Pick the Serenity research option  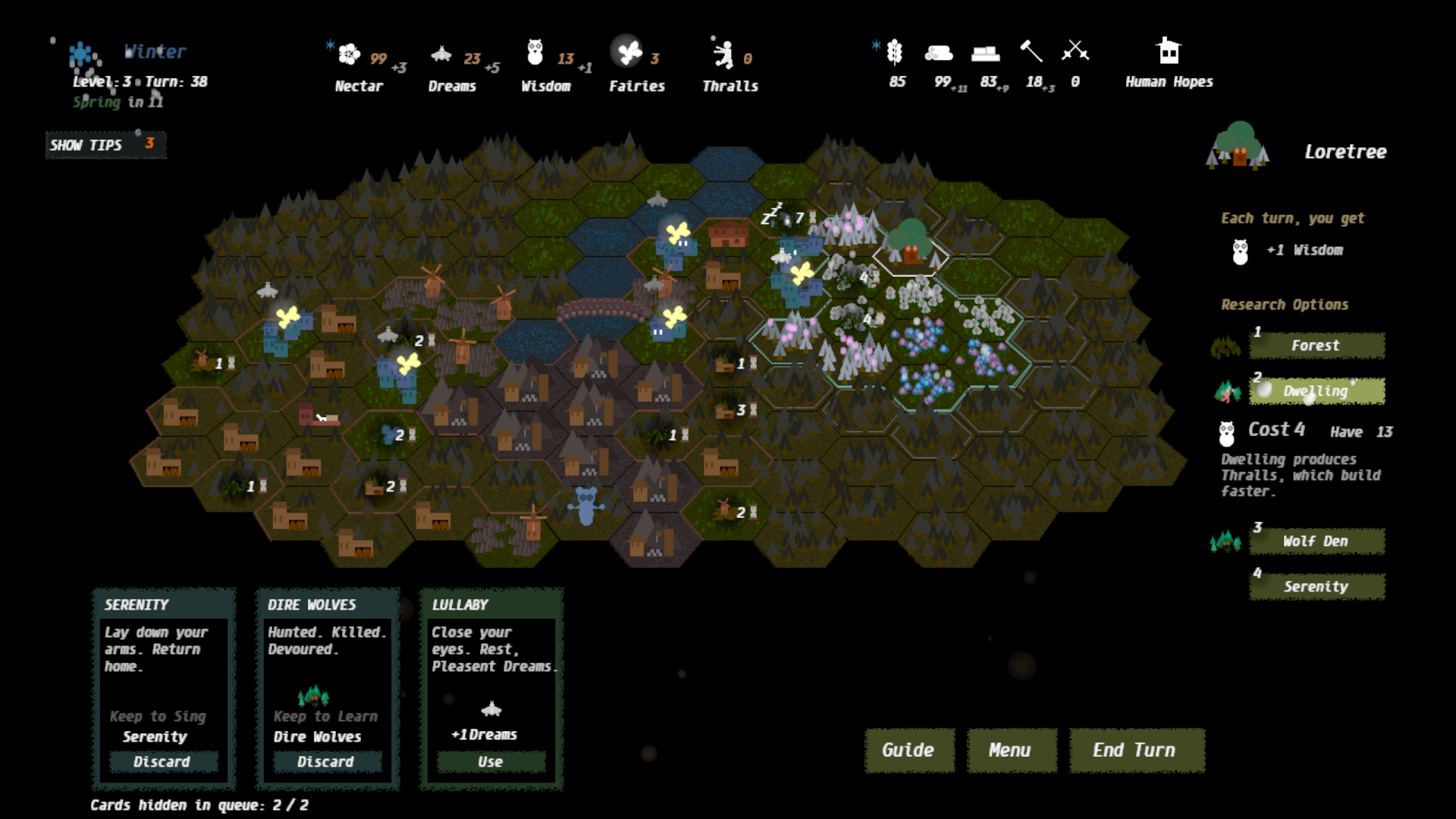(1316, 587)
